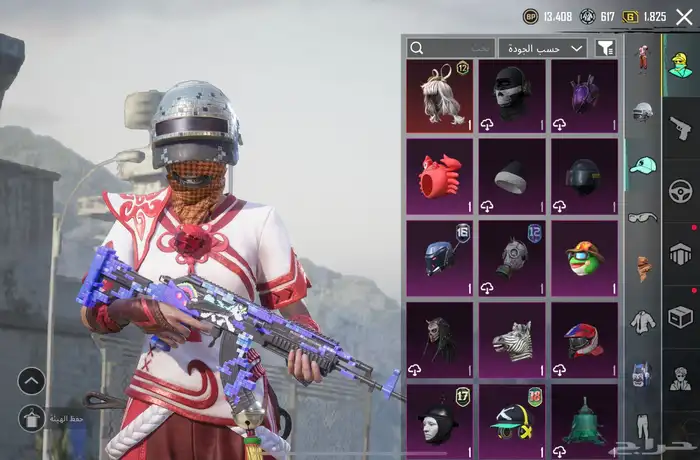Switch to the glasses category tab
The width and height of the screenshot is (700, 460).
pyautogui.click(x=643, y=217)
